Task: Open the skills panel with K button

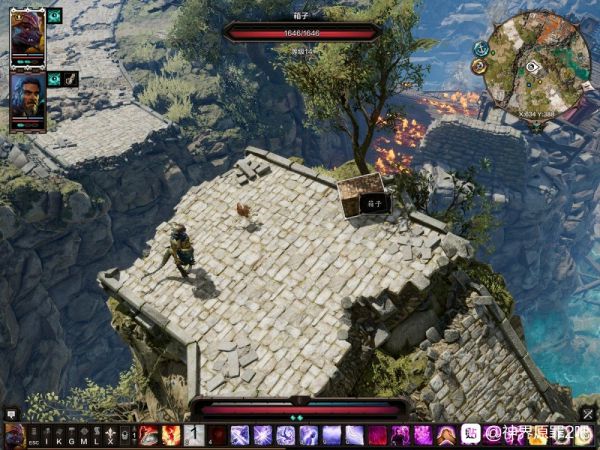Action: click(x=59, y=436)
